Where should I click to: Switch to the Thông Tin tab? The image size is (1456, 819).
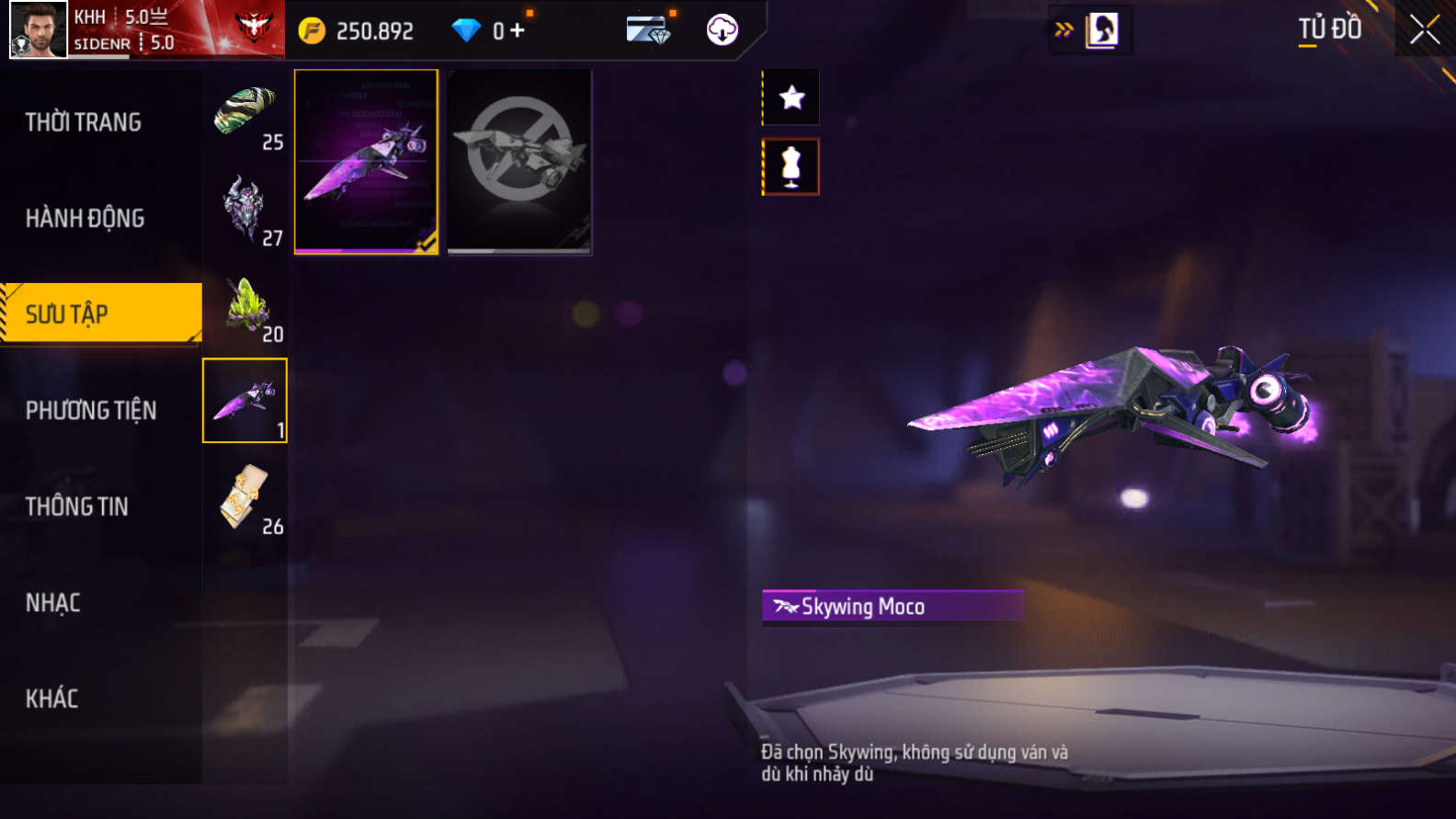77,506
